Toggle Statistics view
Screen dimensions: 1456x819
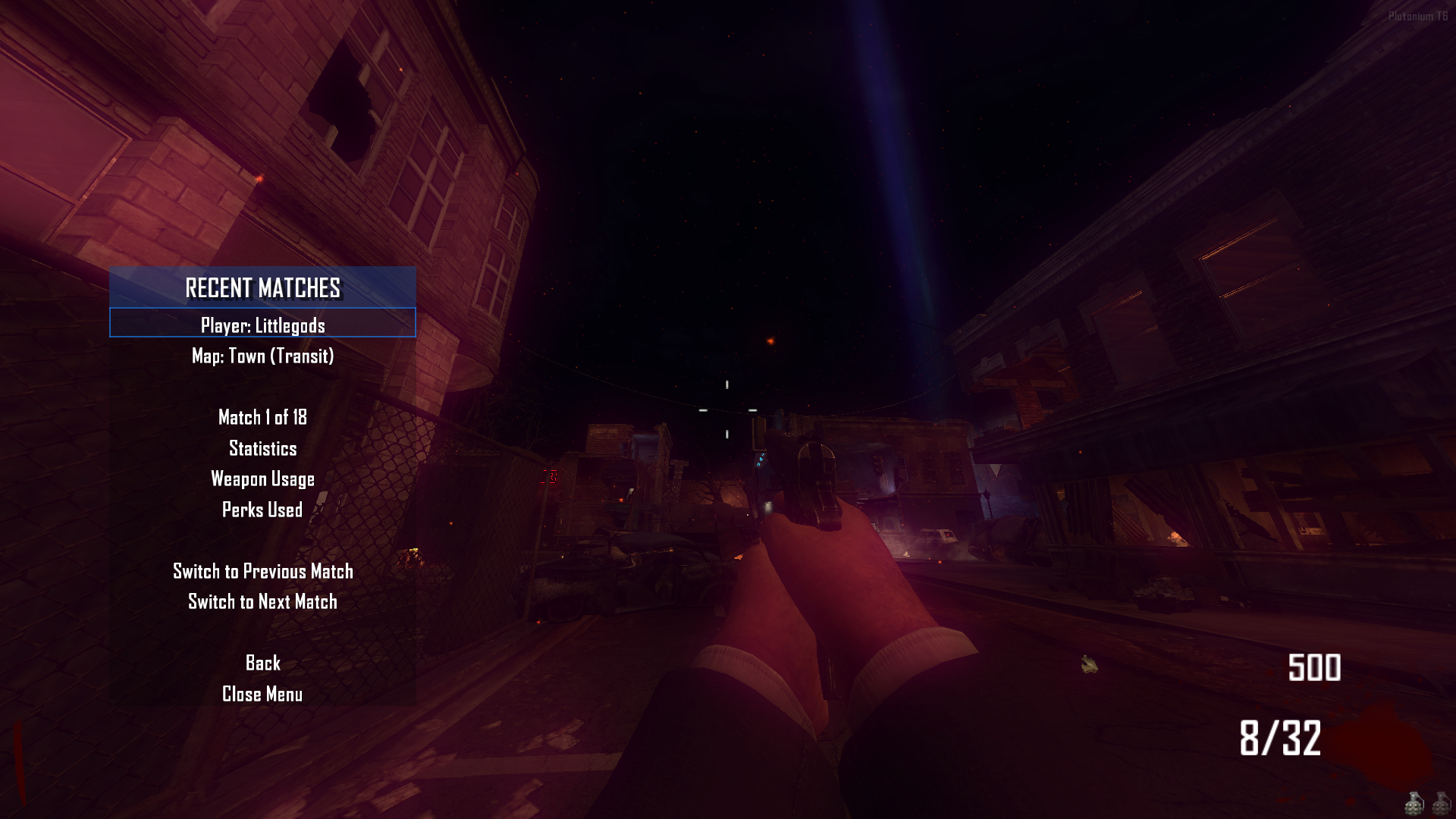click(262, 448)
